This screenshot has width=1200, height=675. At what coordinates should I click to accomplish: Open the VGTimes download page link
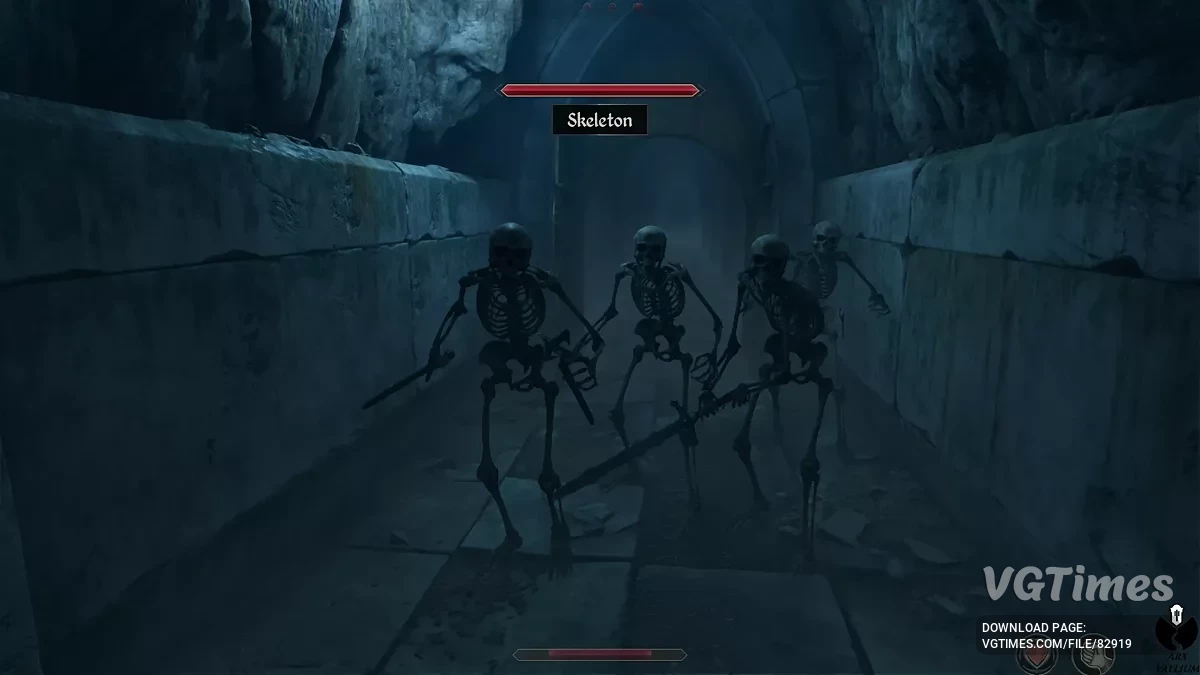pos(1056,644)
